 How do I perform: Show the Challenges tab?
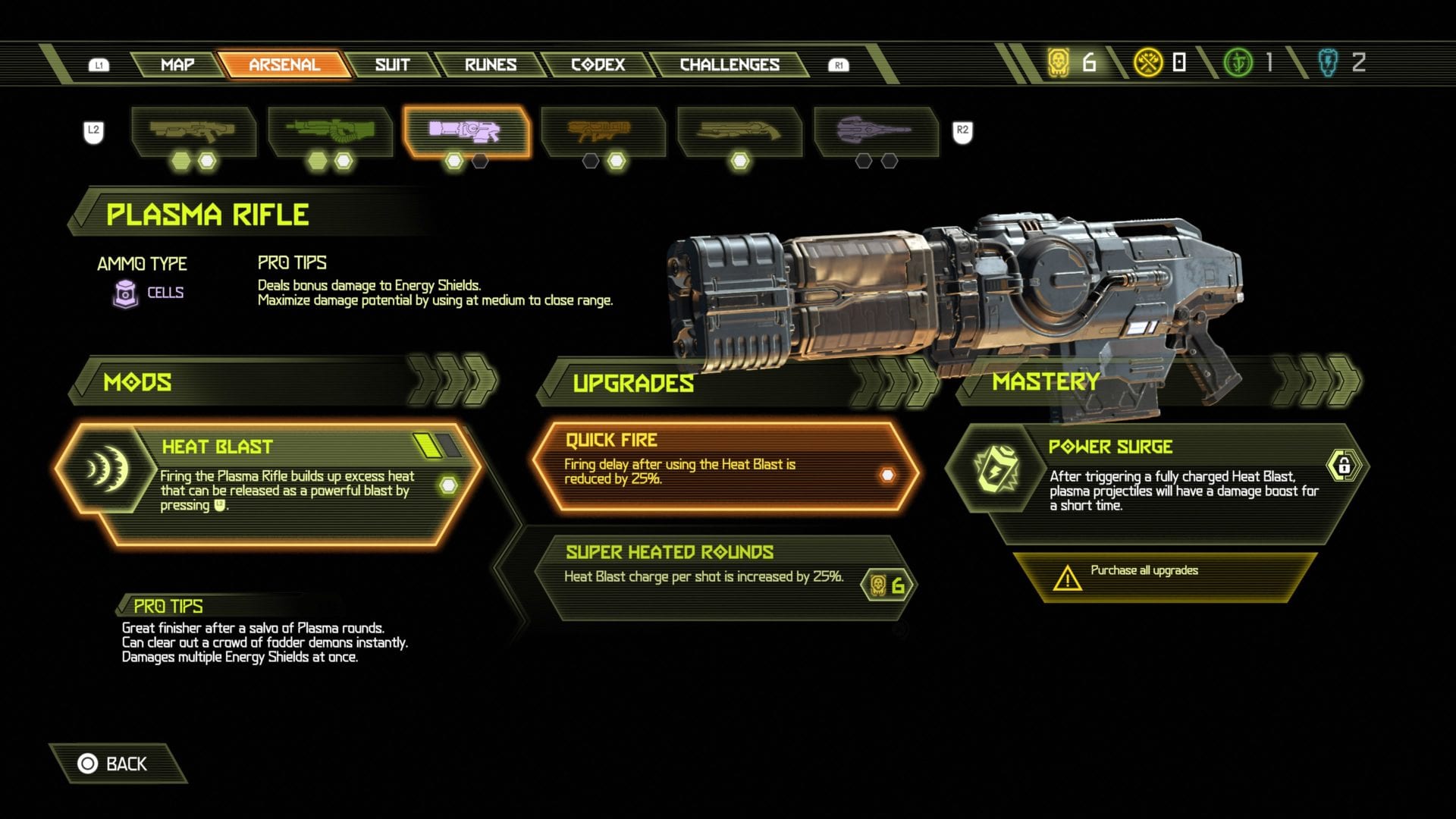click(729, 64)
